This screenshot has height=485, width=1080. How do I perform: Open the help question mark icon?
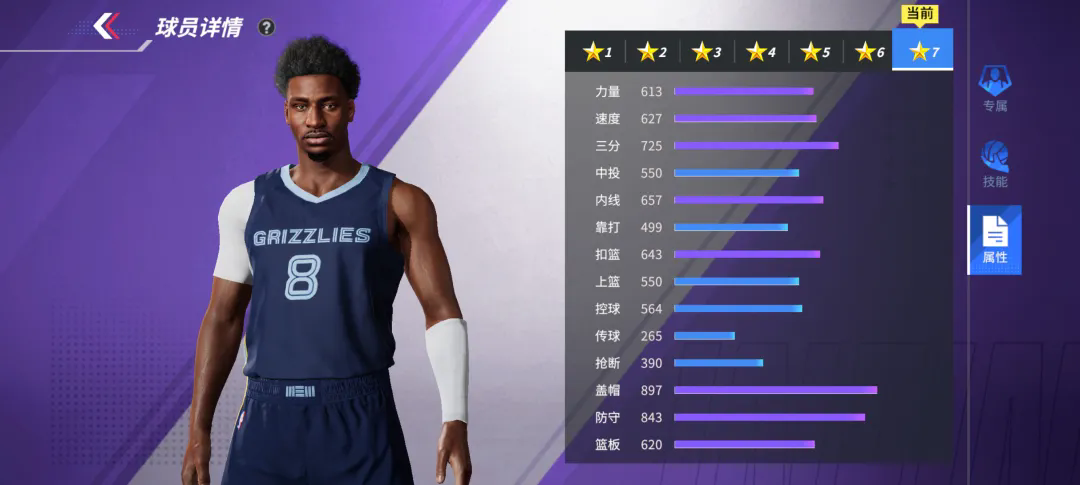pos(266,28)
